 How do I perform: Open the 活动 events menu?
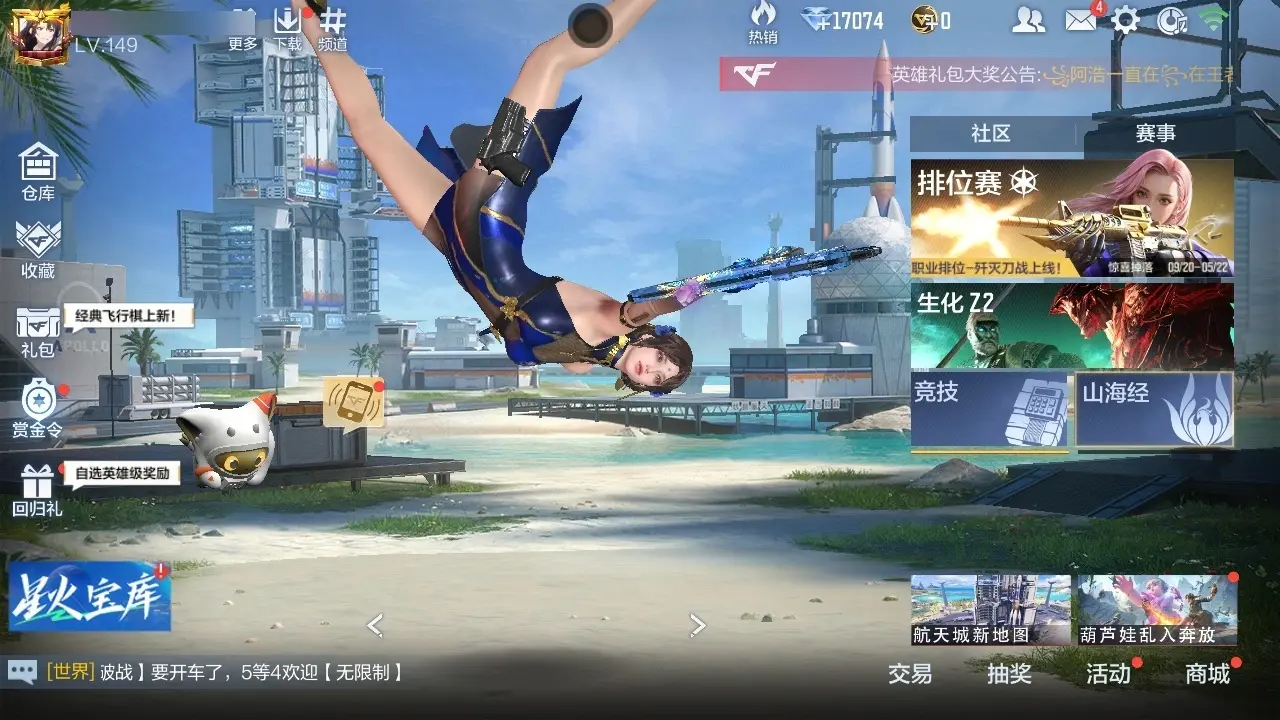click(1108, 674)
